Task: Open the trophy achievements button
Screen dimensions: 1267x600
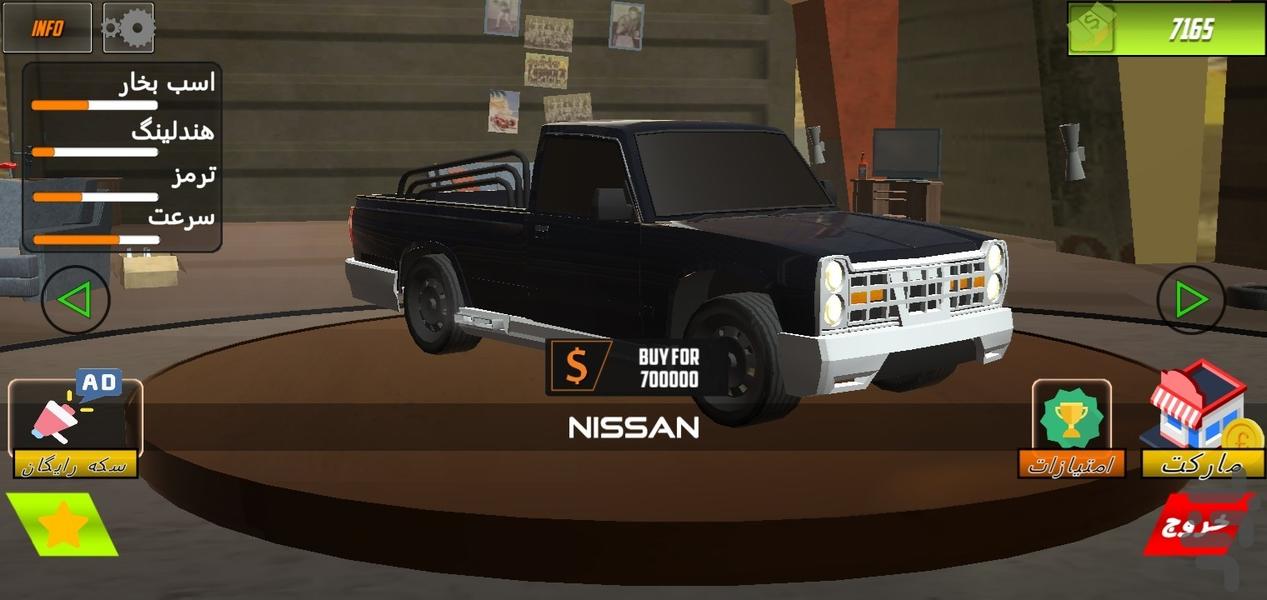Action: 1071,428
